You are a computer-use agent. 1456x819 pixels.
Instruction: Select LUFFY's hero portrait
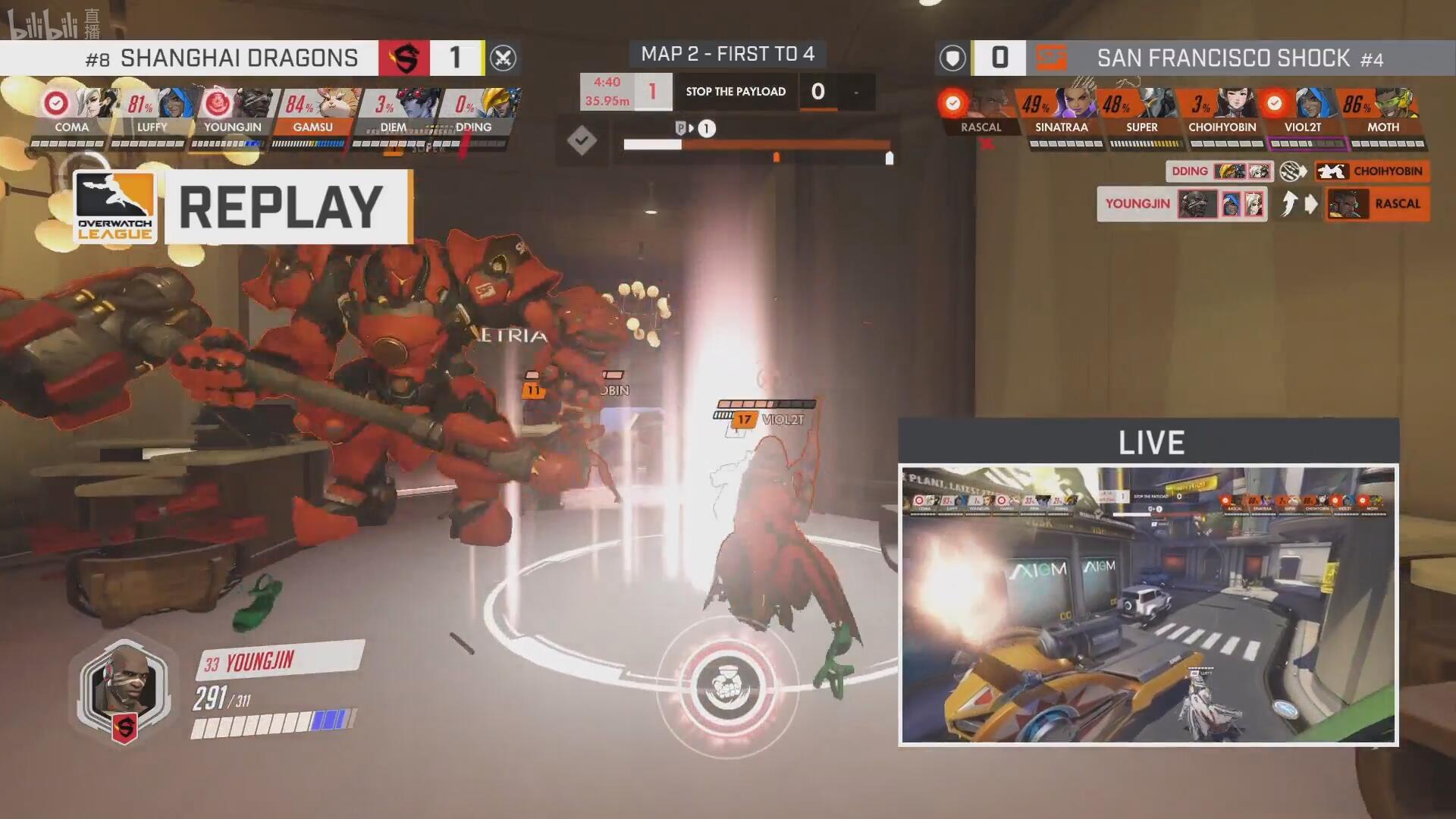coord(176,103)
